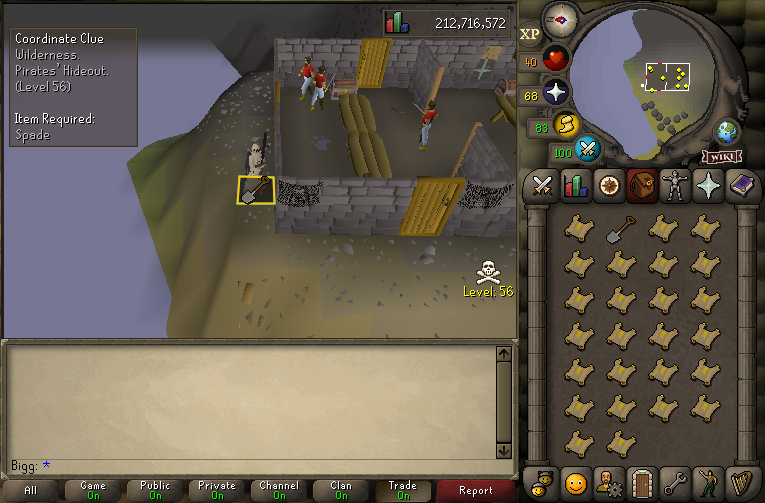This screenshot has height=503, width=765.
Task: Activate the special attack orb
Action: 589,151
